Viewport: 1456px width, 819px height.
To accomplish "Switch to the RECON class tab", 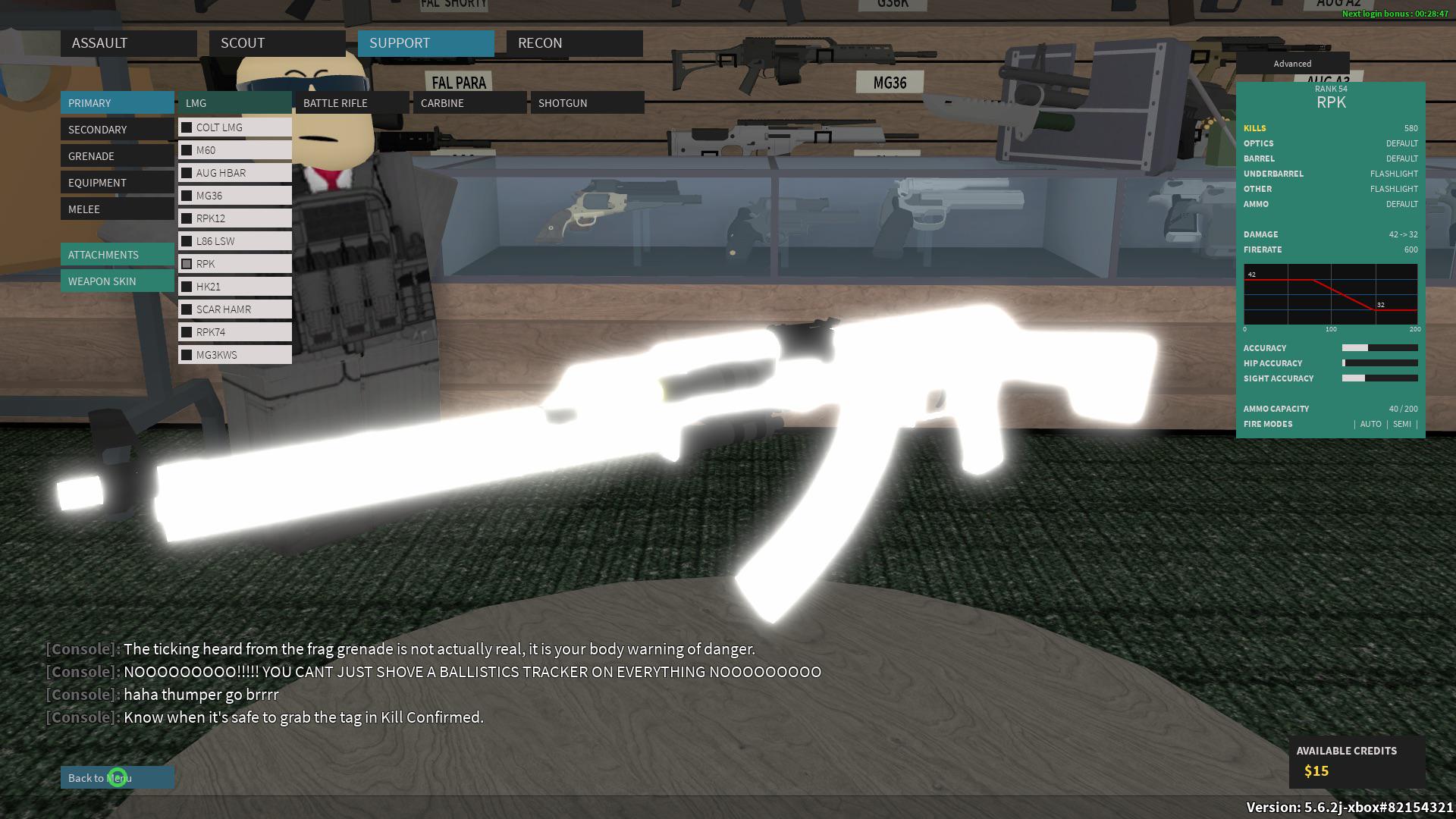I will coord(540,43).
